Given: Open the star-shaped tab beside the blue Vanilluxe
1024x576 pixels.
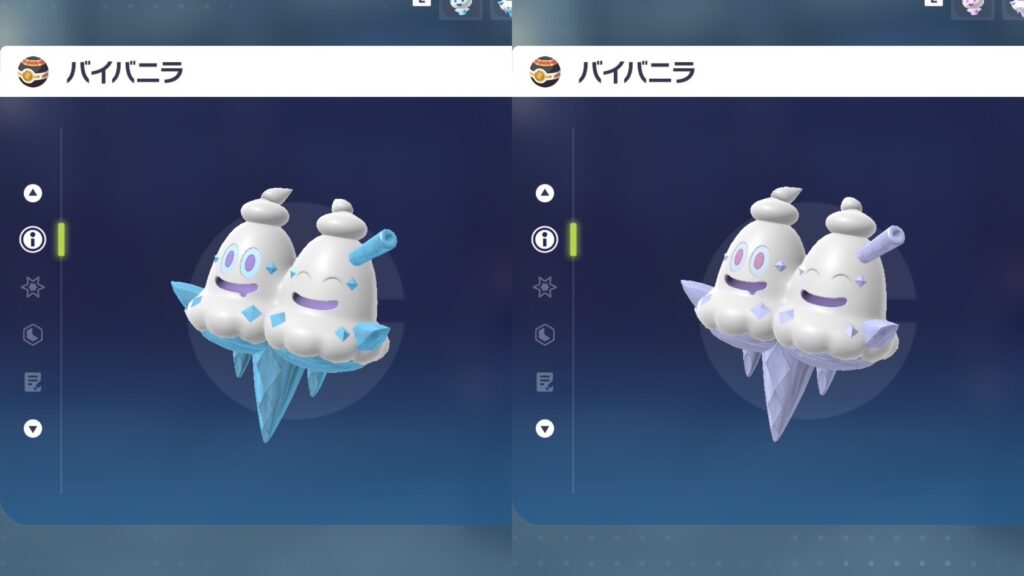Looking at the screenshot, I should (33, 287).
